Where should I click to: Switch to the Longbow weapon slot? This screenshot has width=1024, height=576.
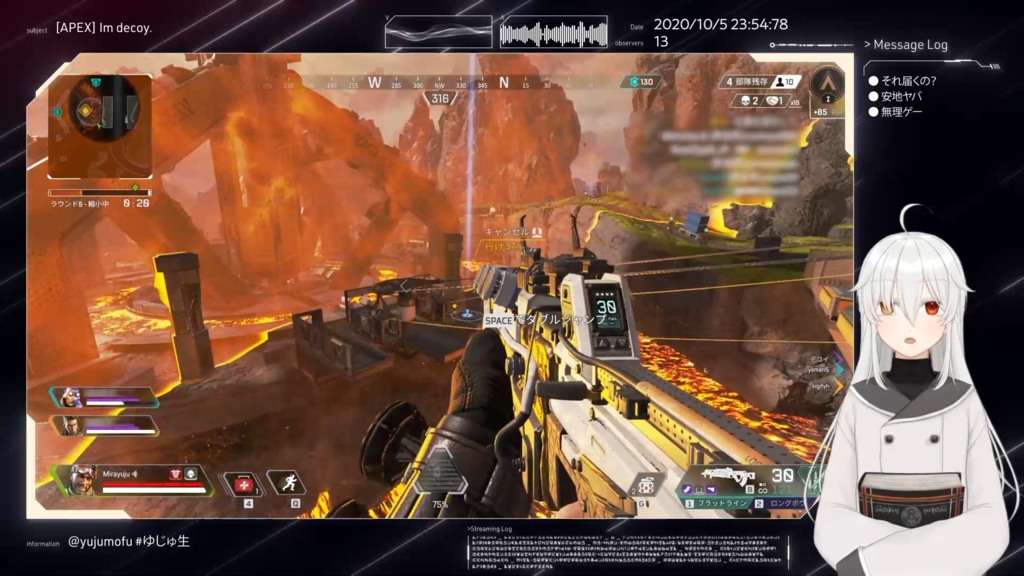click(x=790, y=503)
